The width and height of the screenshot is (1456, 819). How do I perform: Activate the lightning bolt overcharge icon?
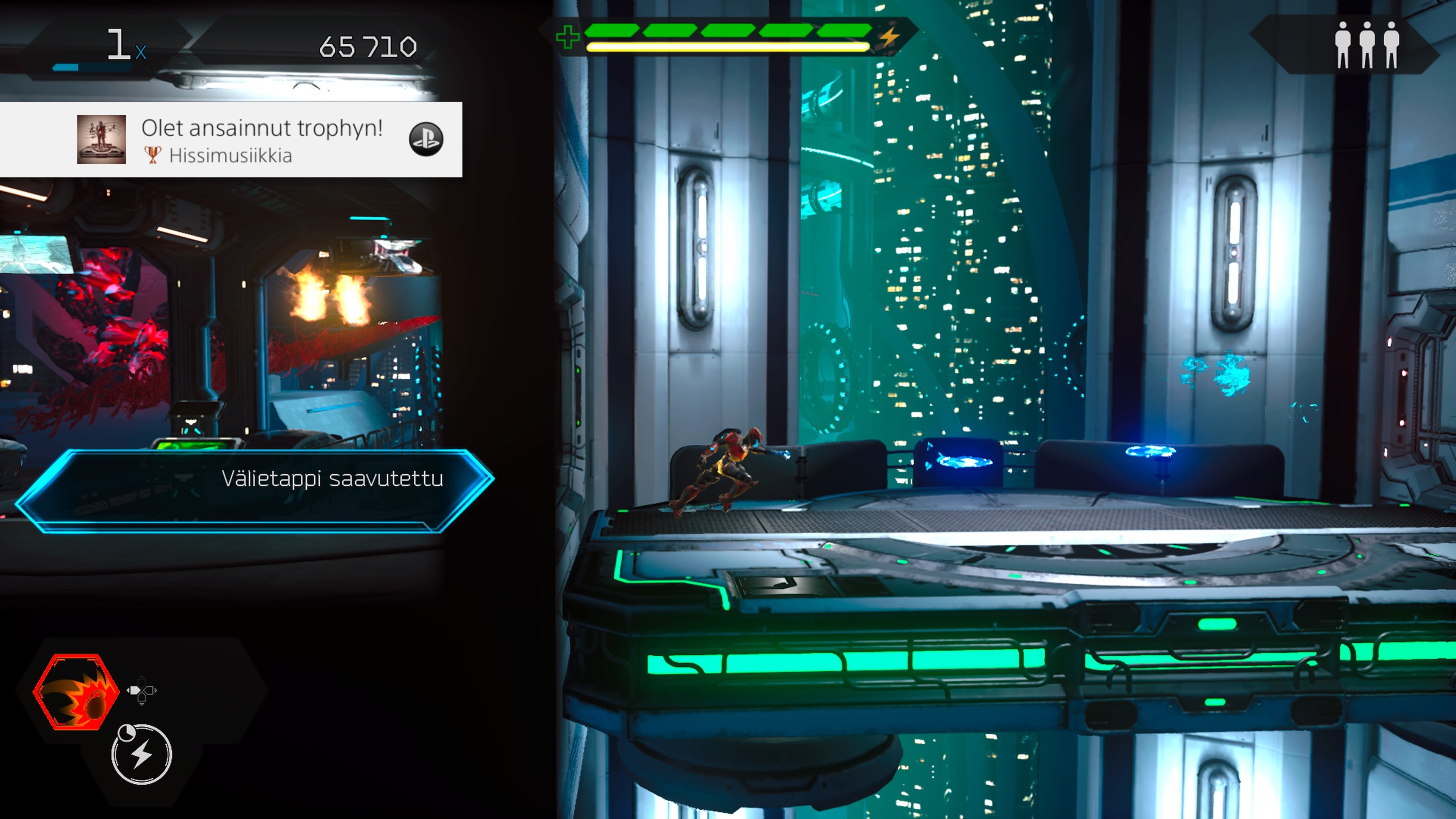[x=141, y=755]
